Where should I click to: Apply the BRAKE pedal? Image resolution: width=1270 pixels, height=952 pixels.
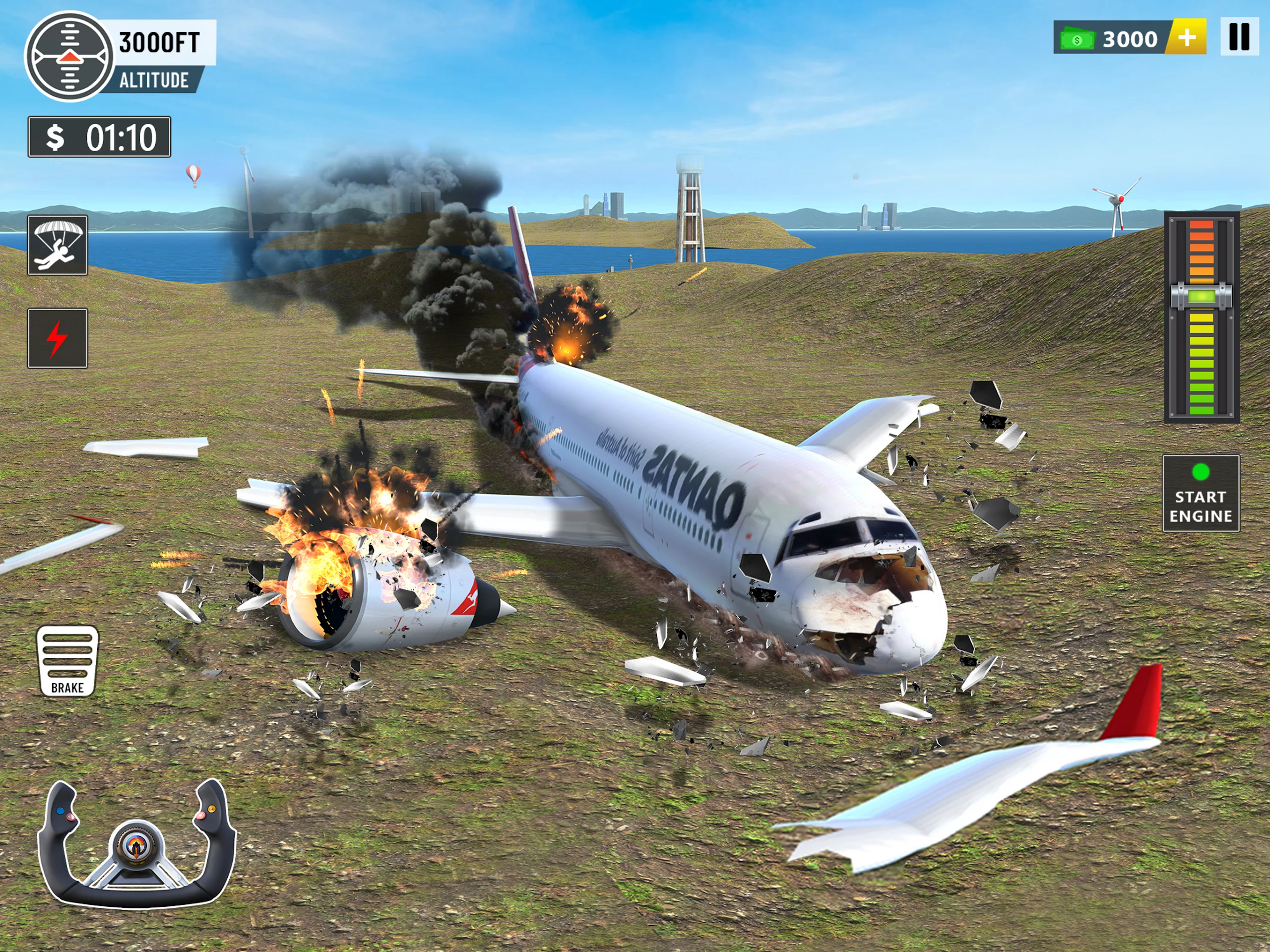click(67, 661)
